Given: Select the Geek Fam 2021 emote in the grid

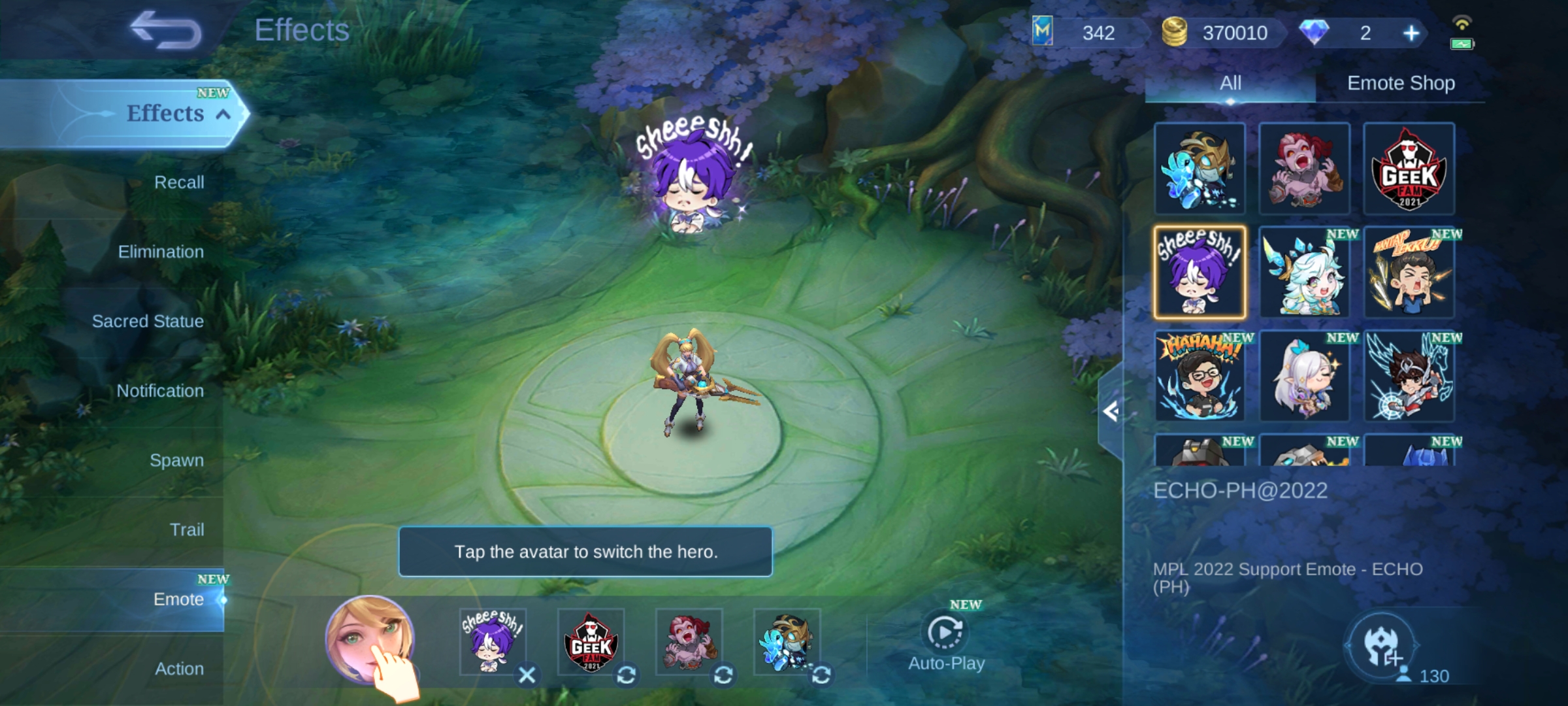Looking at the screenshot, I should pyautogui.click(x=1409, y=169).
